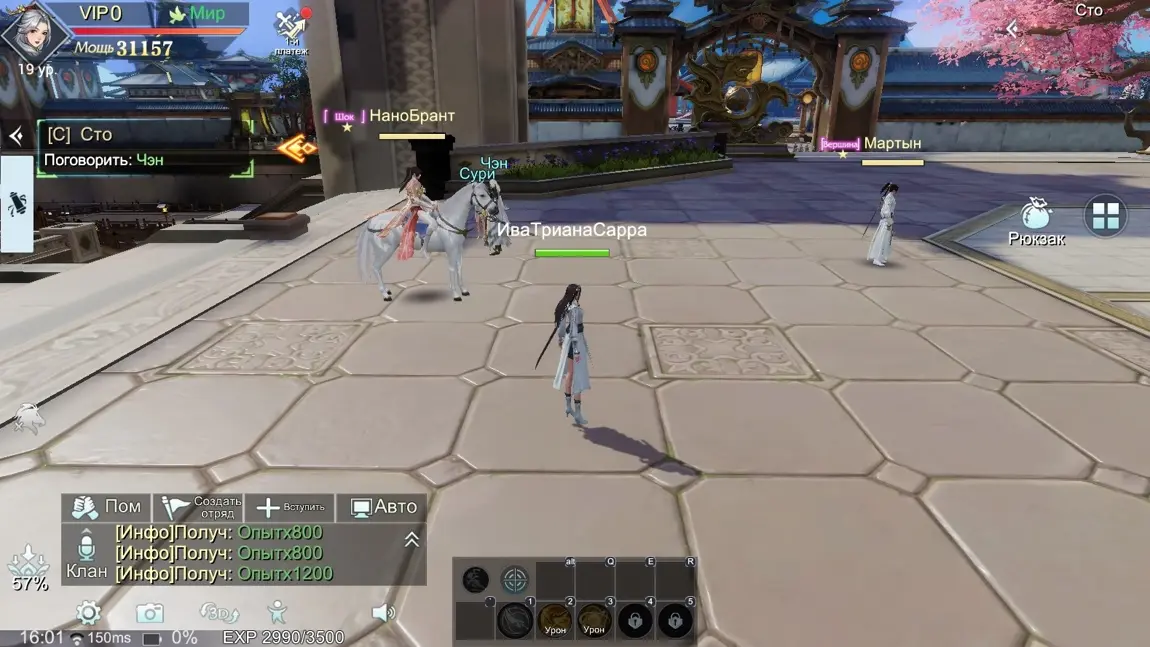Screen dimensions: 1150x647
Task: Click the 'Вступить' join button
Action: pos(290,507)
